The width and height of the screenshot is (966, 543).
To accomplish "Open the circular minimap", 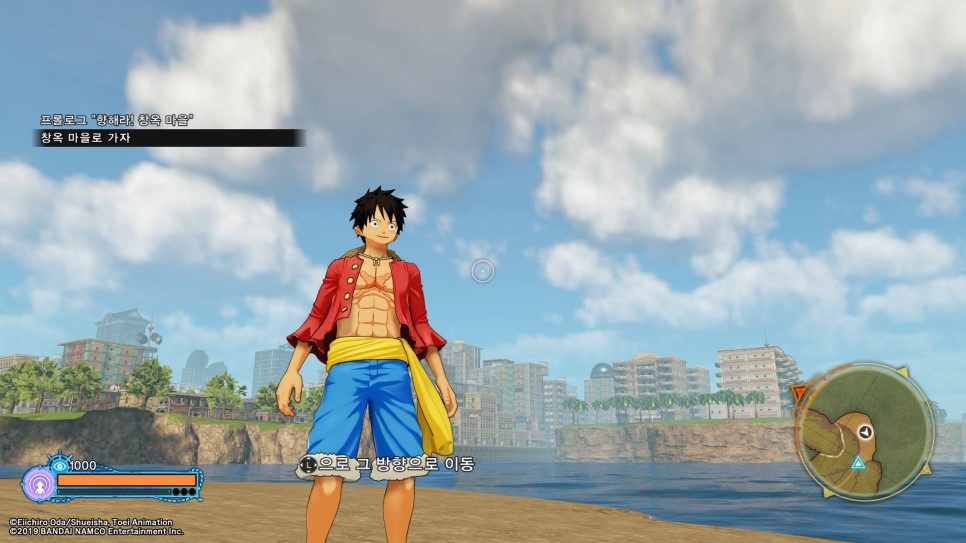I will [864, 431].
